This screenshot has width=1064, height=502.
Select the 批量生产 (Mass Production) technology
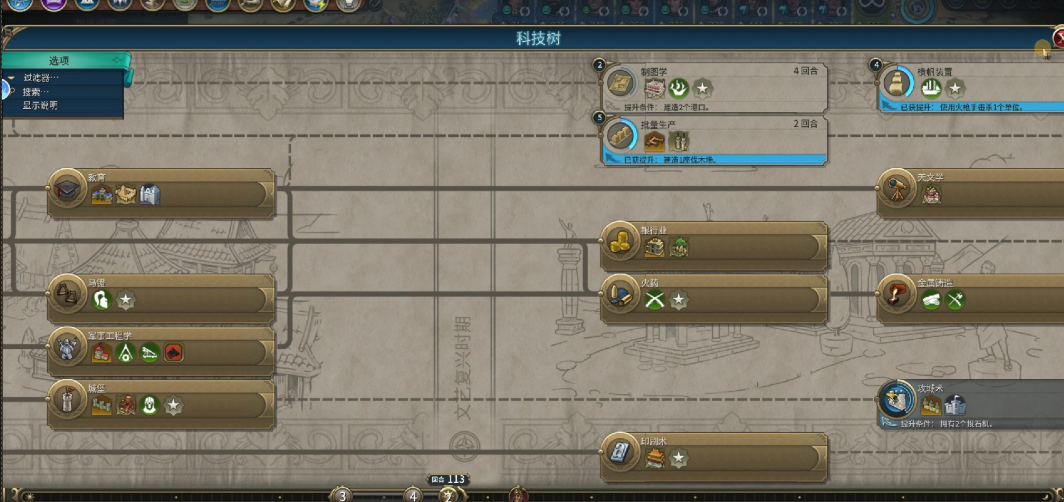click(716, 138)
